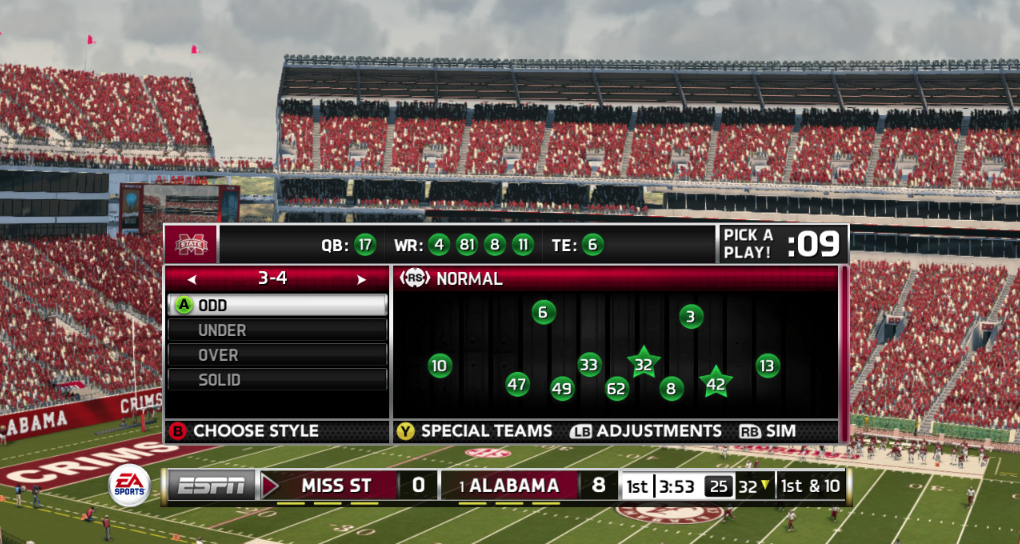Open the Choose Style option
This screenshot has width=1020, height=544.
click(x=245, y=431)
